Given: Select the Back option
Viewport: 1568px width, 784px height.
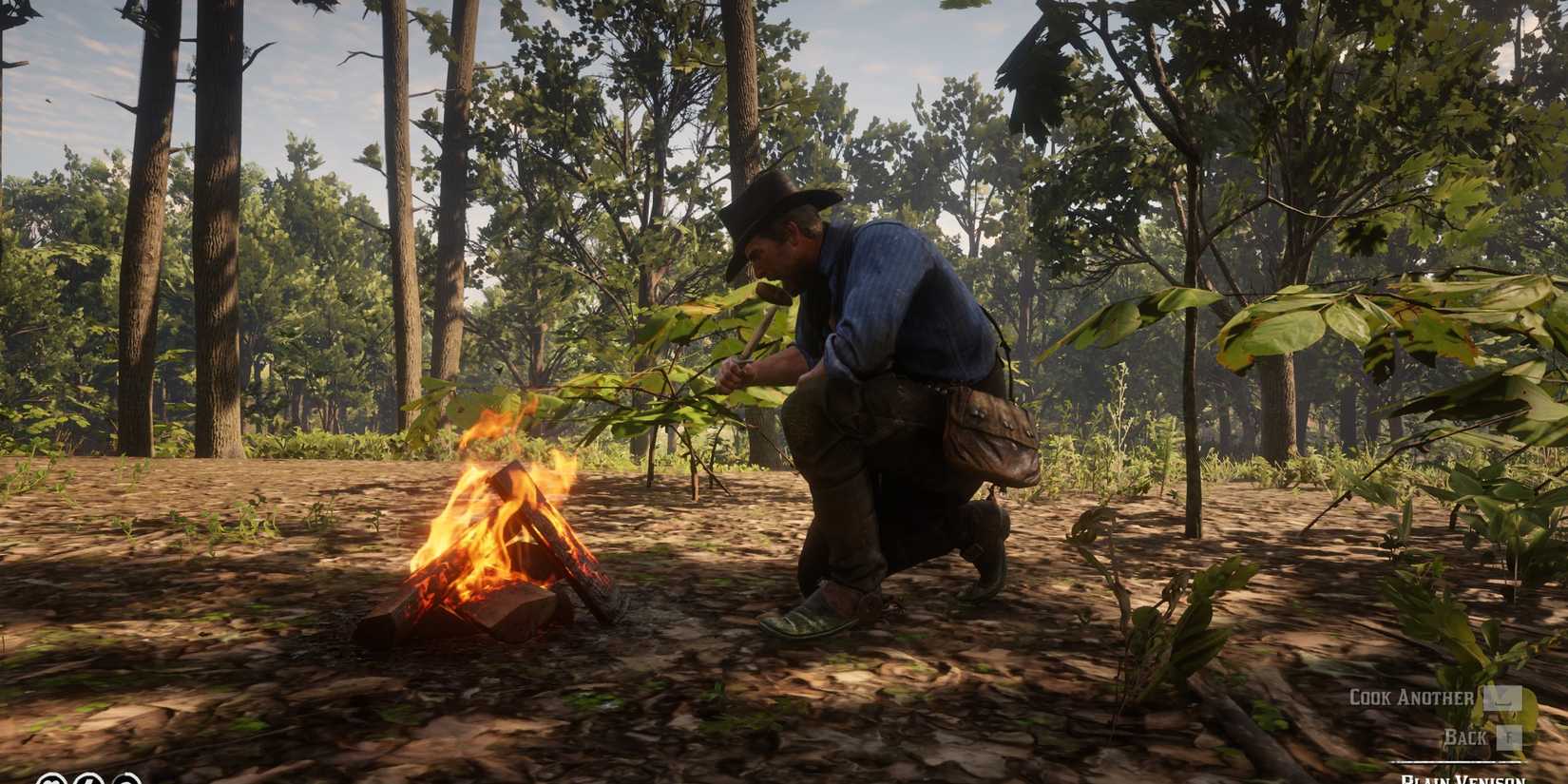Looking at the screenshot, I should [x=1466, y=736].
